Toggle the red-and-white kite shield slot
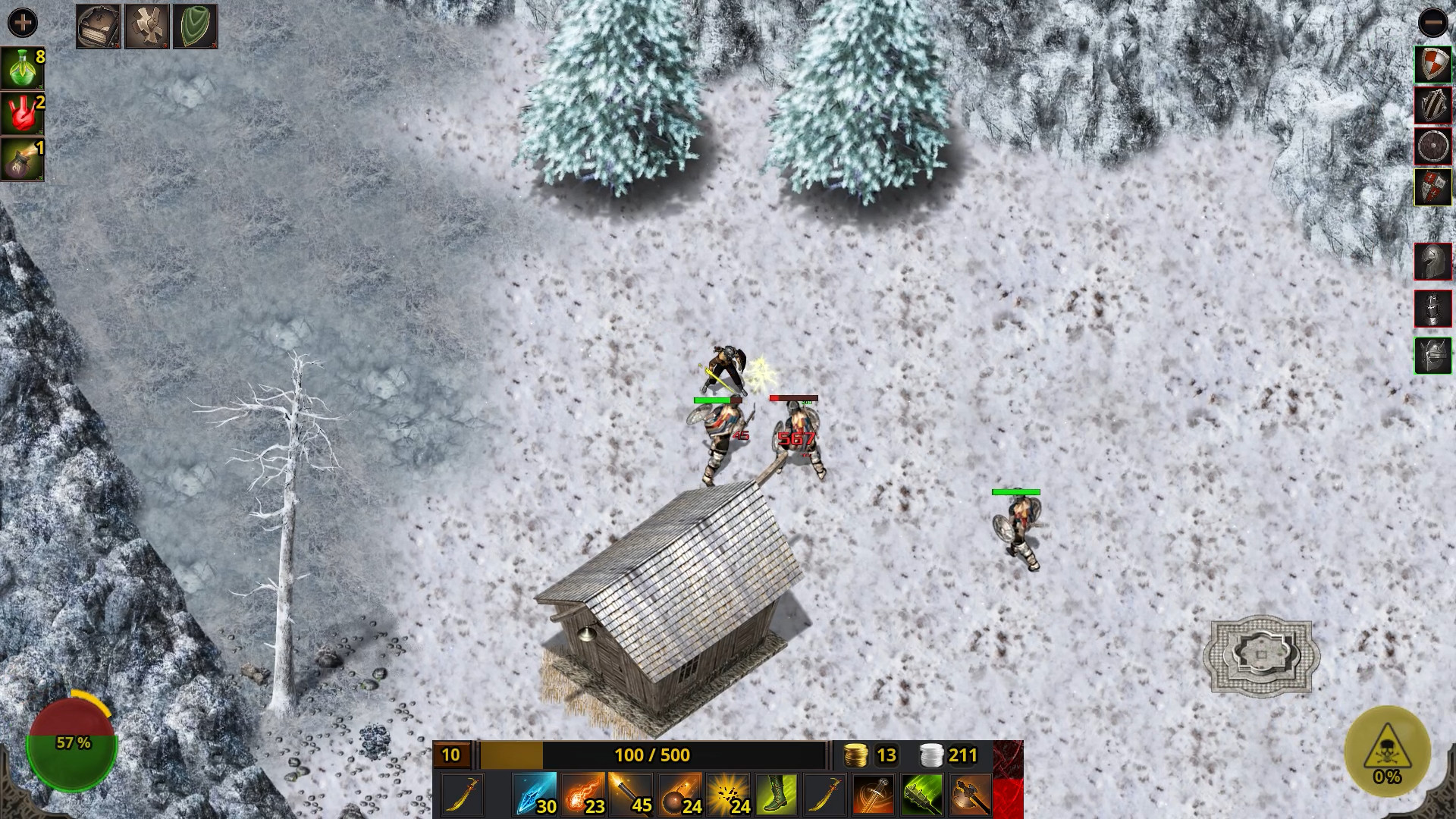 point(1433,64)
